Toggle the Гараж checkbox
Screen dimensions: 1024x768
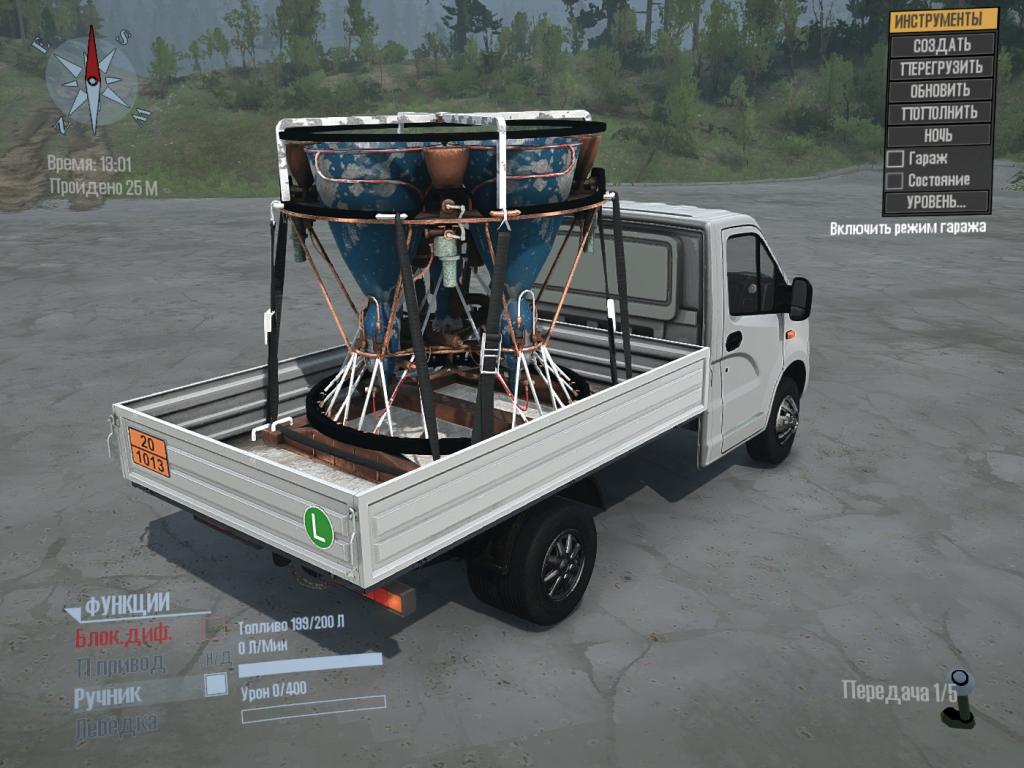pos(896,159)
